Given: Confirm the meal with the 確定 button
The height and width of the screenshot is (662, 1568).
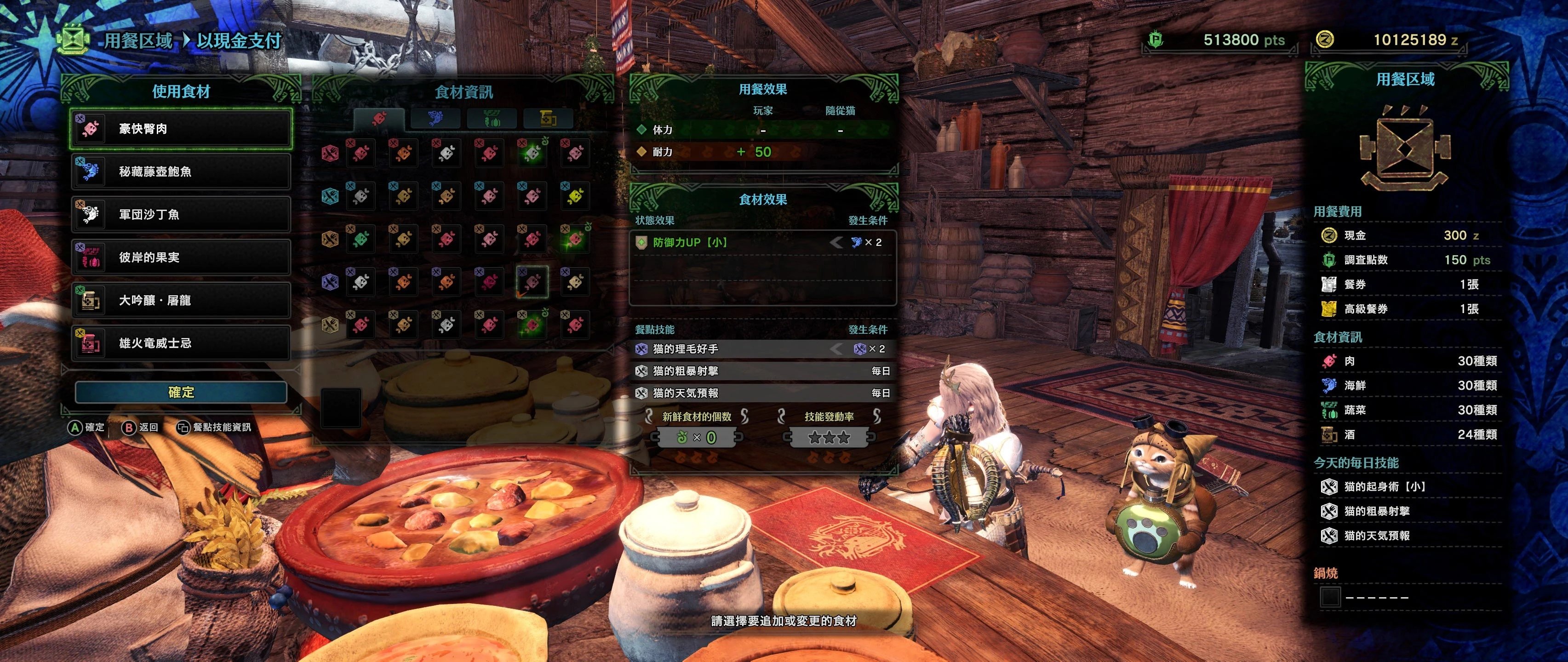Looking at the screenshot, I should tap(181, 393).
